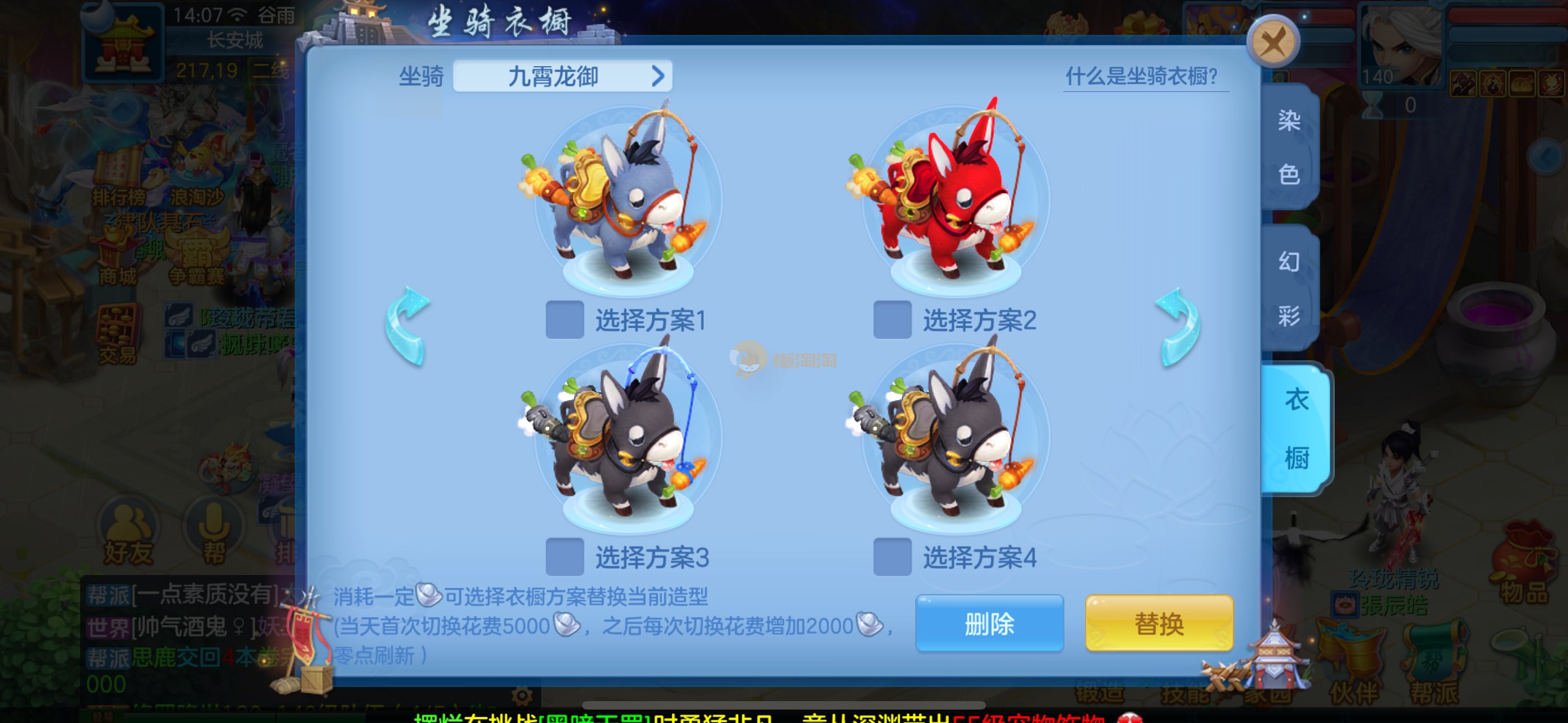1568x723 pixels.
Task: Switch to the 染色 dye tab
Action: [1289, 147]
